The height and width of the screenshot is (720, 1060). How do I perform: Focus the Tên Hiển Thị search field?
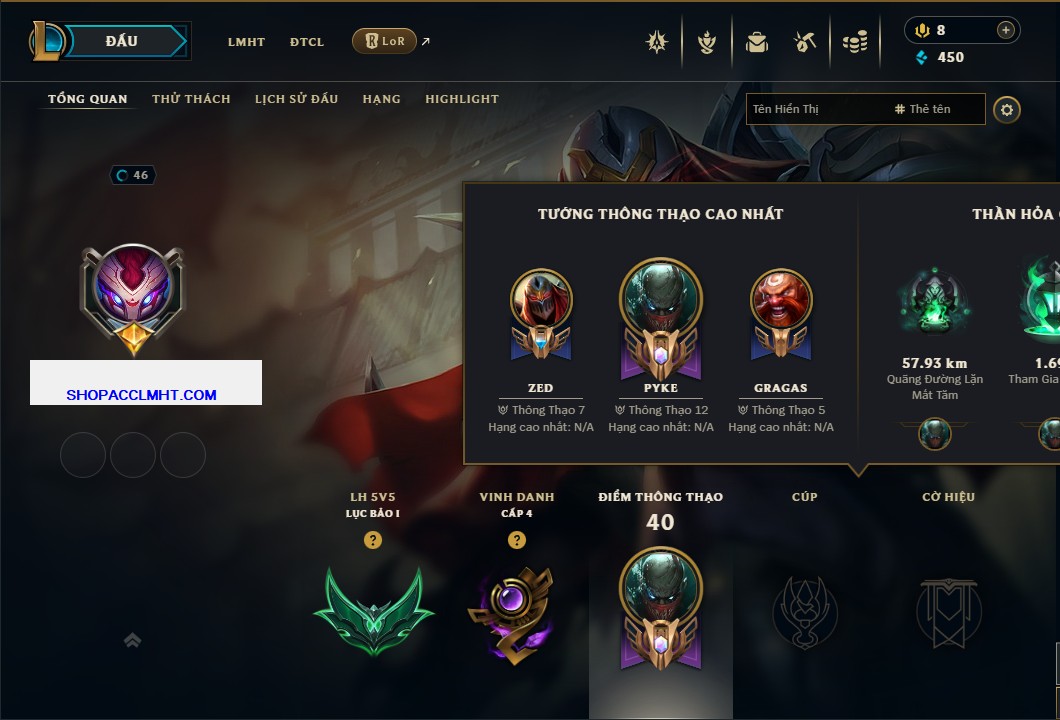tap(815, 109)
